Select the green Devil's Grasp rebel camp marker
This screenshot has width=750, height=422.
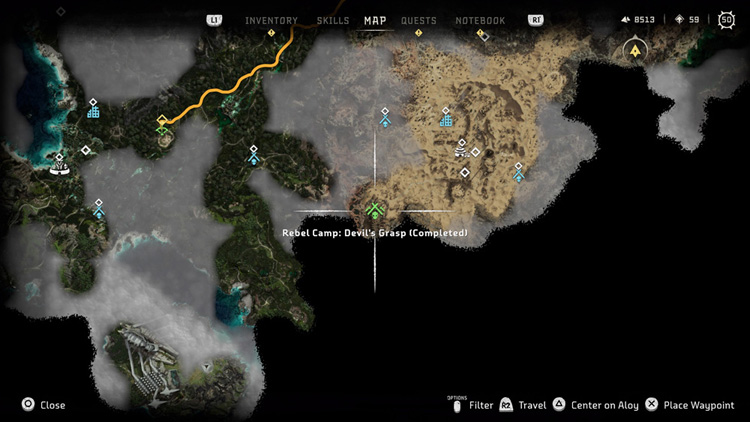[375, 210]
